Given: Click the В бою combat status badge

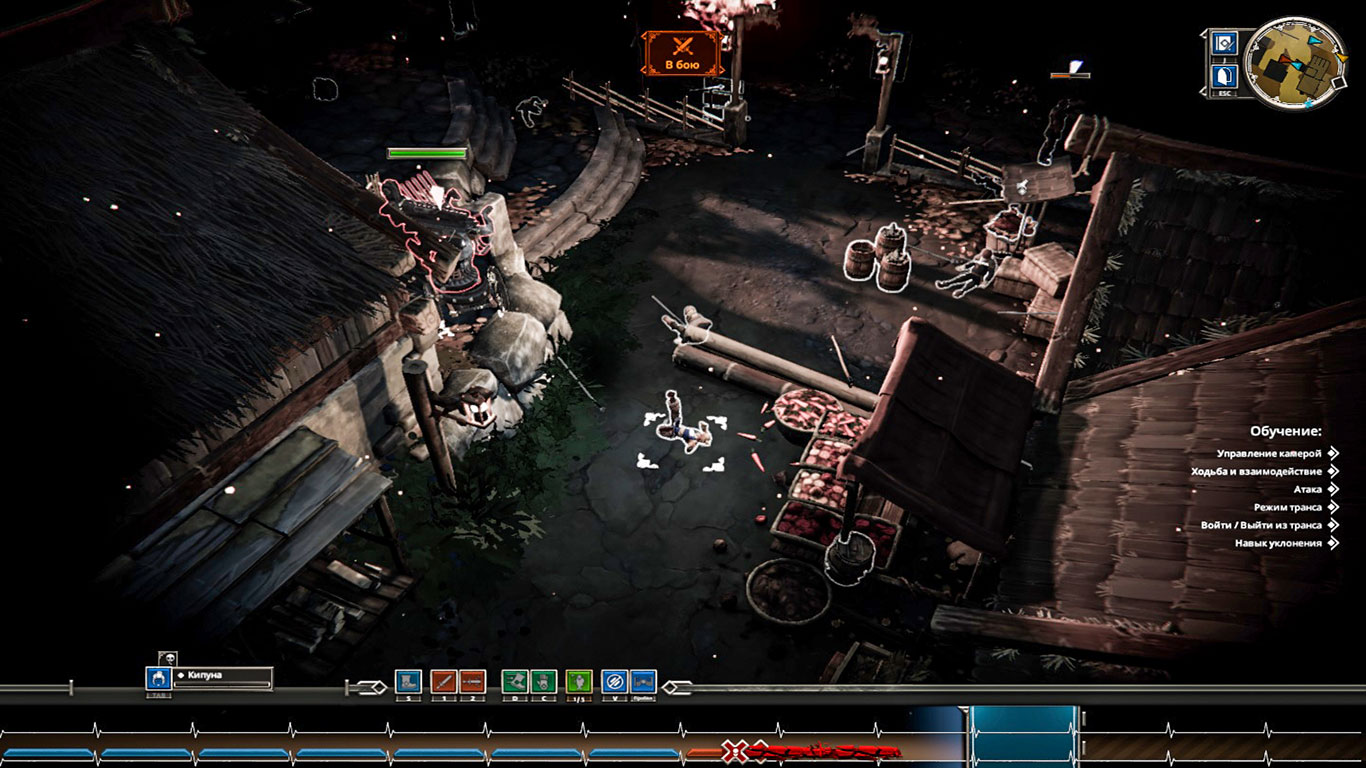Looking at the screenshot, I should pyautogui.click(x=683, y=53).
